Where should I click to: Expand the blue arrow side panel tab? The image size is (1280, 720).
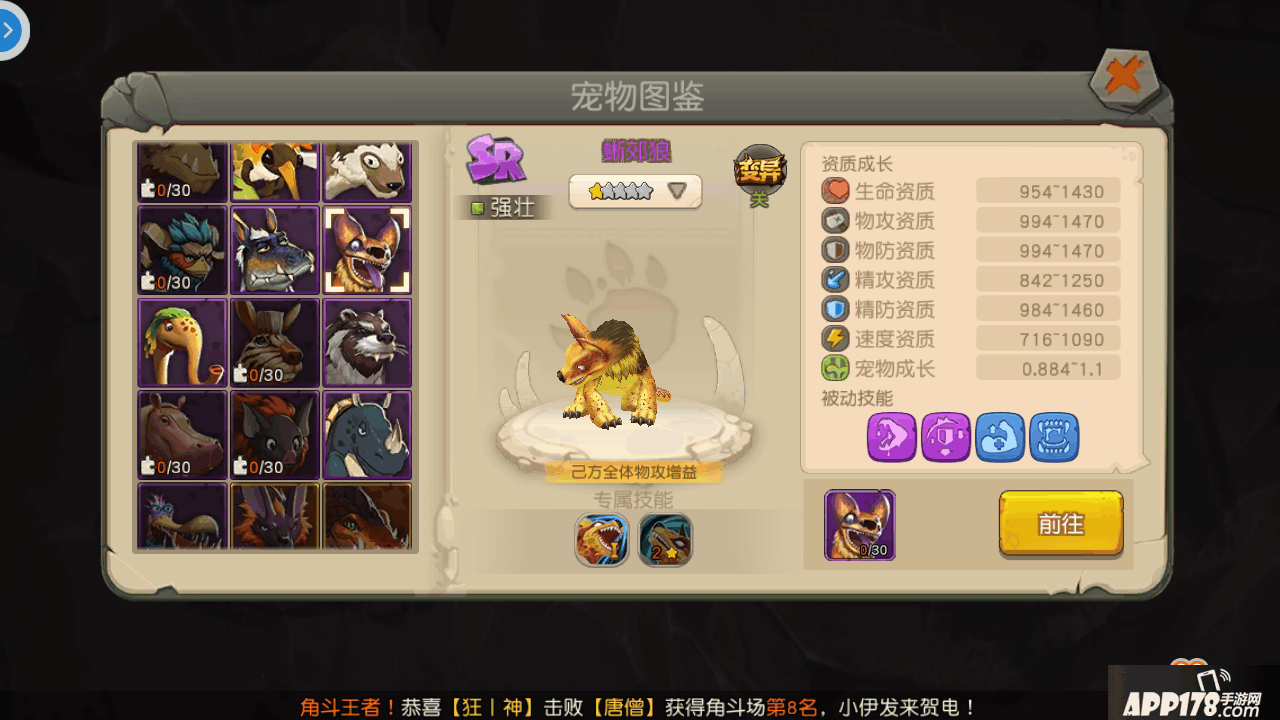click(x=10, y=30)
